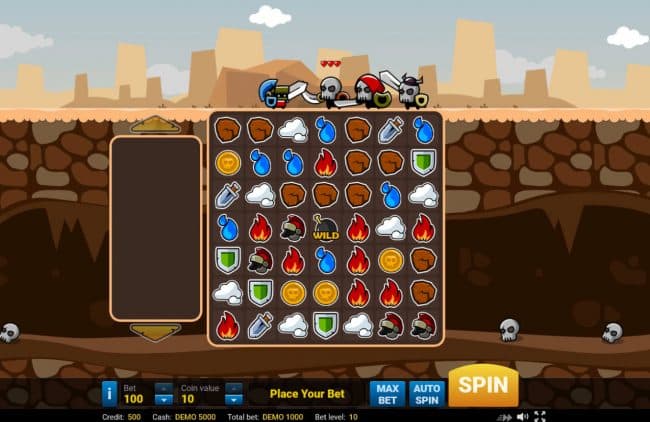The image size is (650, 422).
Task: Activate the AUTO SPIN button
Action: click(427, 394)
